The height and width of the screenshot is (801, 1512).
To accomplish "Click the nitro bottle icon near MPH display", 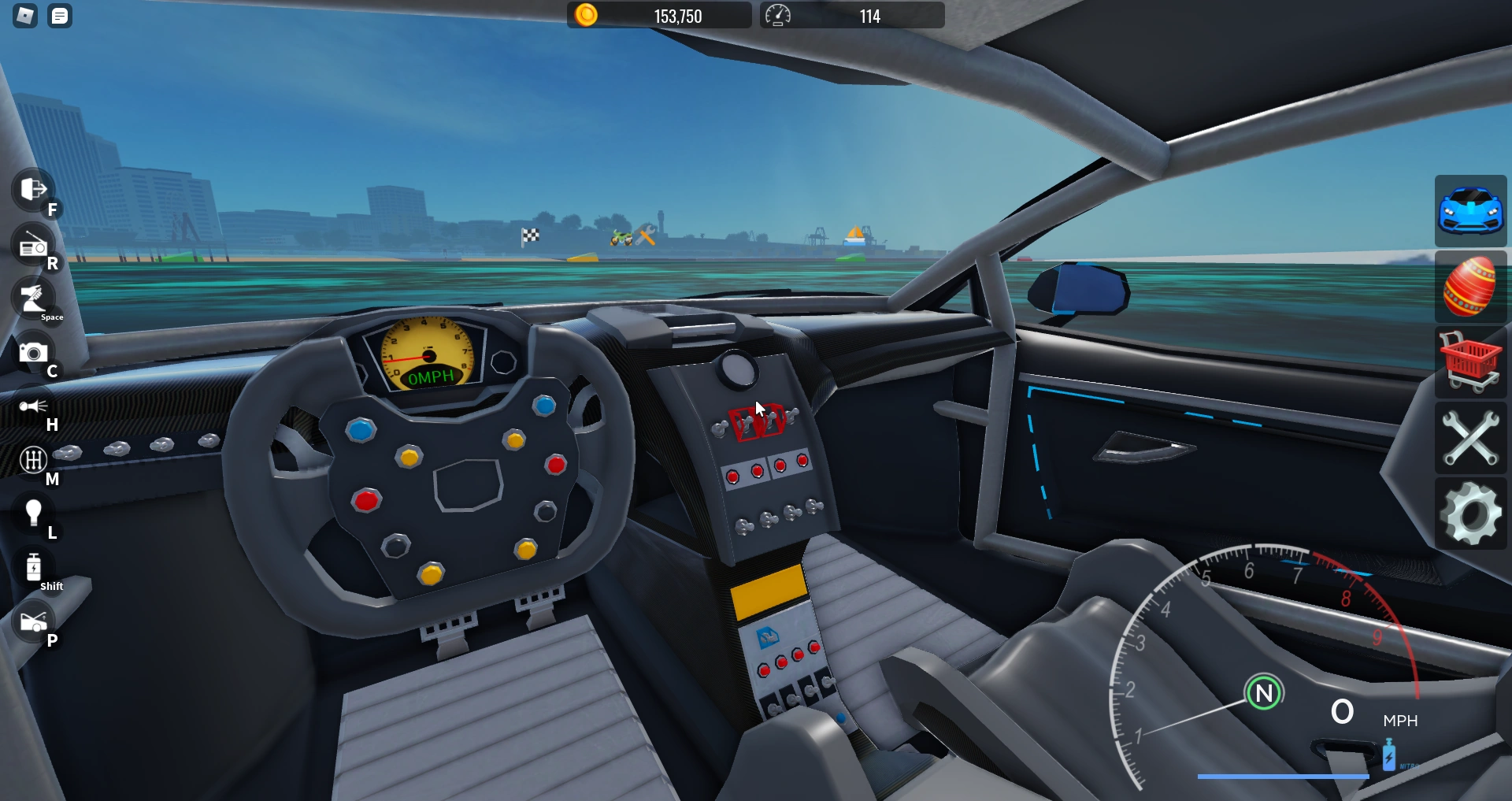I will [x=1390, y=754].
